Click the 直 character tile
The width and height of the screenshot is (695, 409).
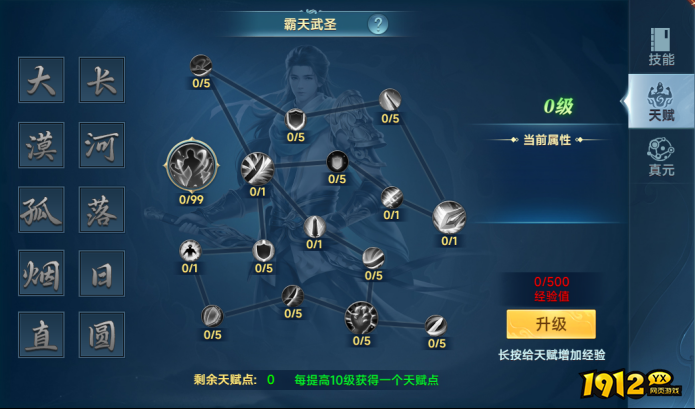pos(41,335)
